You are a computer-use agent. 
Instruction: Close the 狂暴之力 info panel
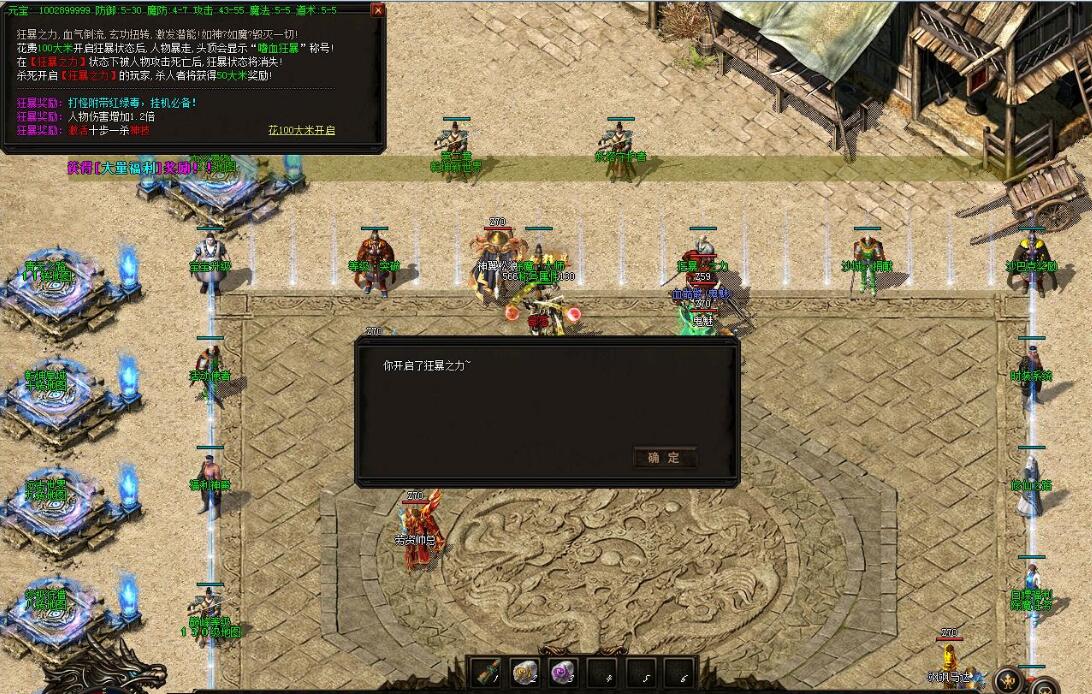[x=377, y=10]
